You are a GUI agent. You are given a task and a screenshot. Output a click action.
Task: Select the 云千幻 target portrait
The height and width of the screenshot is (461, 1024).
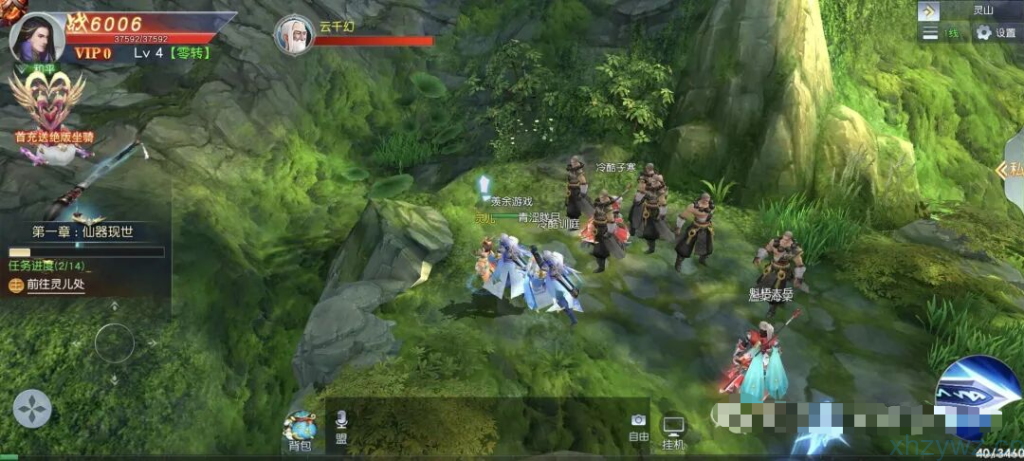293,35
